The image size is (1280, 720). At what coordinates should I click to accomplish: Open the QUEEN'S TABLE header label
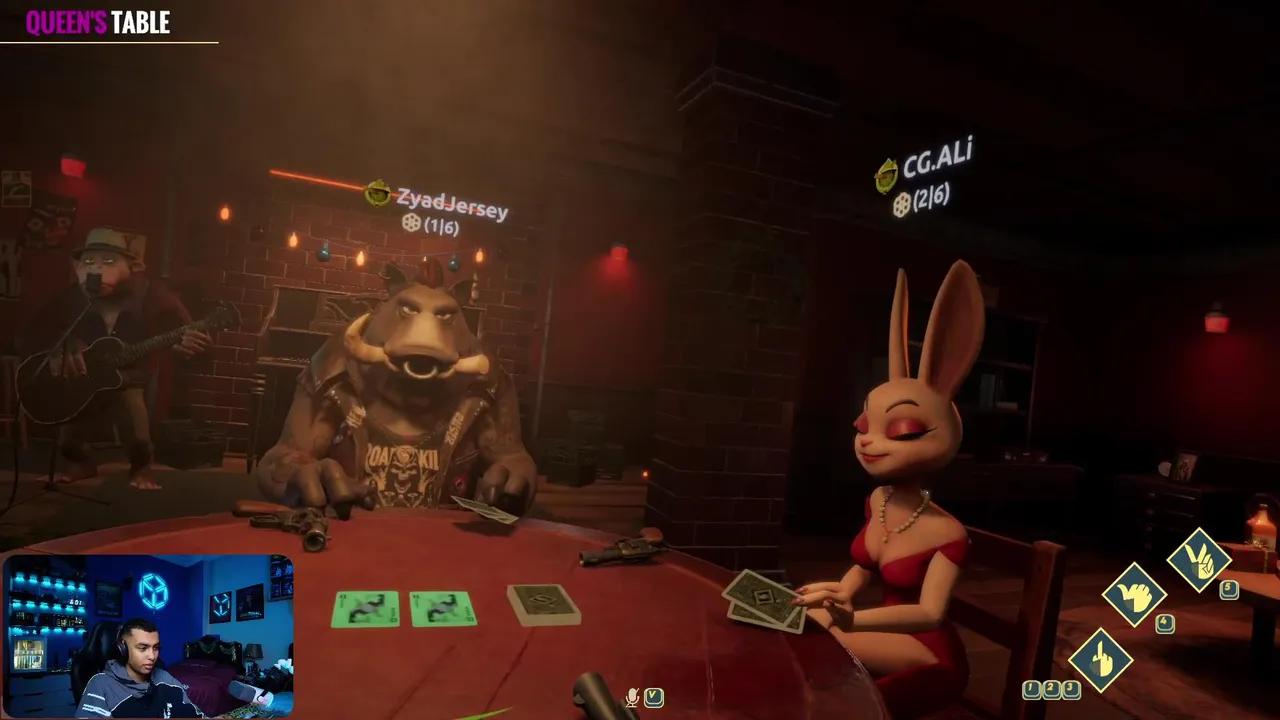coord(96,23)
